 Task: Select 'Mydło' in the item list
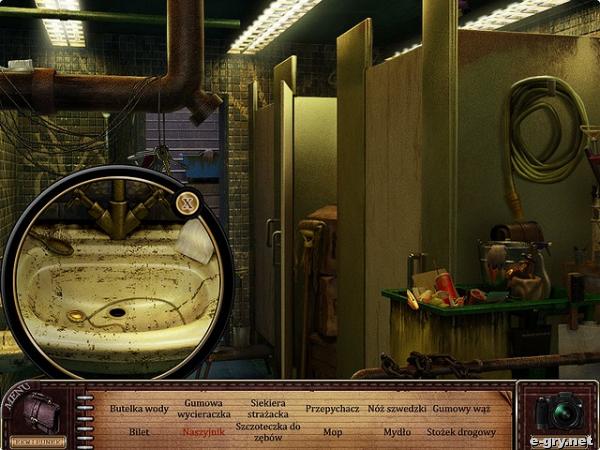[x=397, y=432]
